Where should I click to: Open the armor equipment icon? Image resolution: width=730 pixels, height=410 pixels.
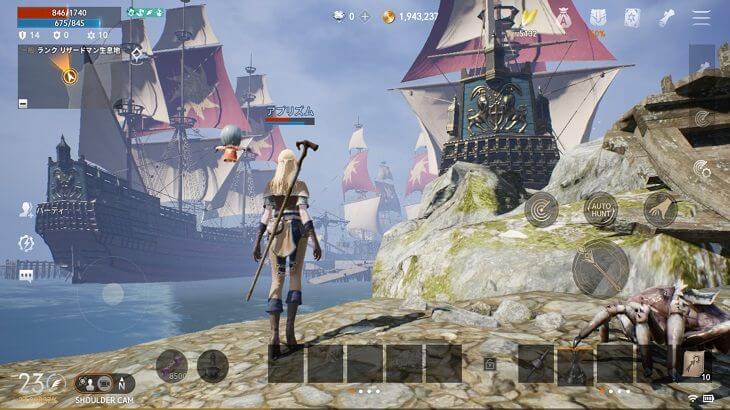tap(598, 17)
